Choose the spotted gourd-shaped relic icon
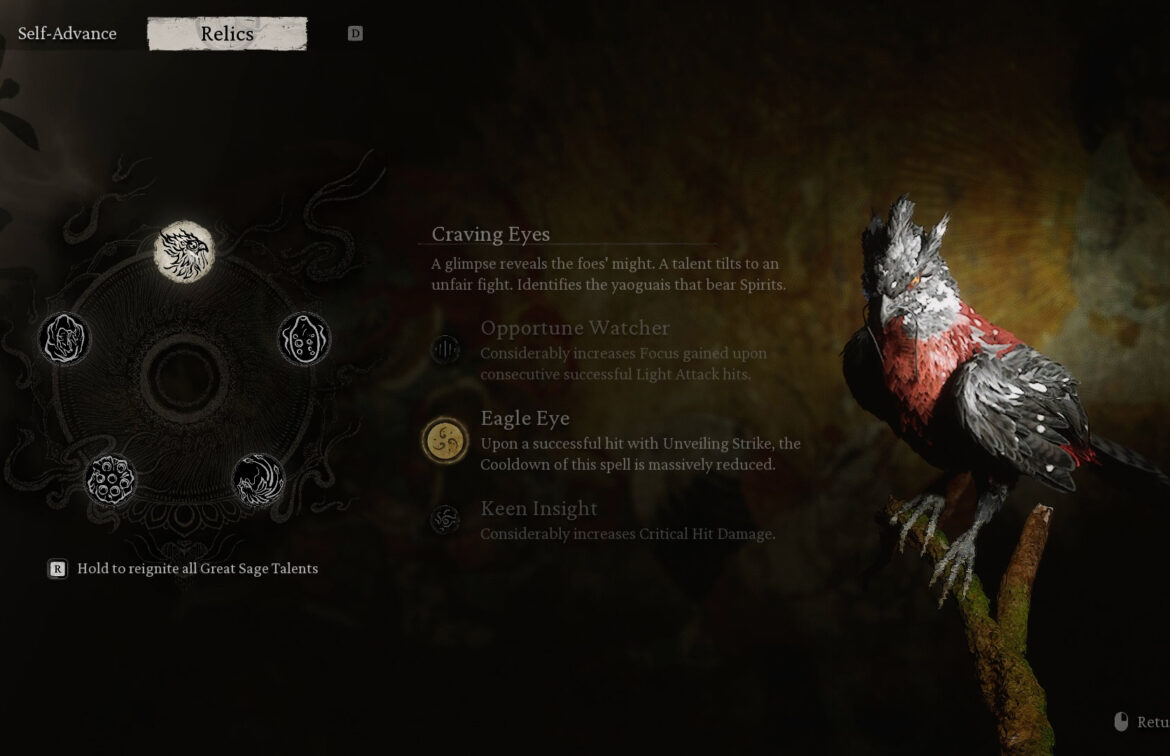Viewport: 1170px width, 756px height. tap(304, 339)
